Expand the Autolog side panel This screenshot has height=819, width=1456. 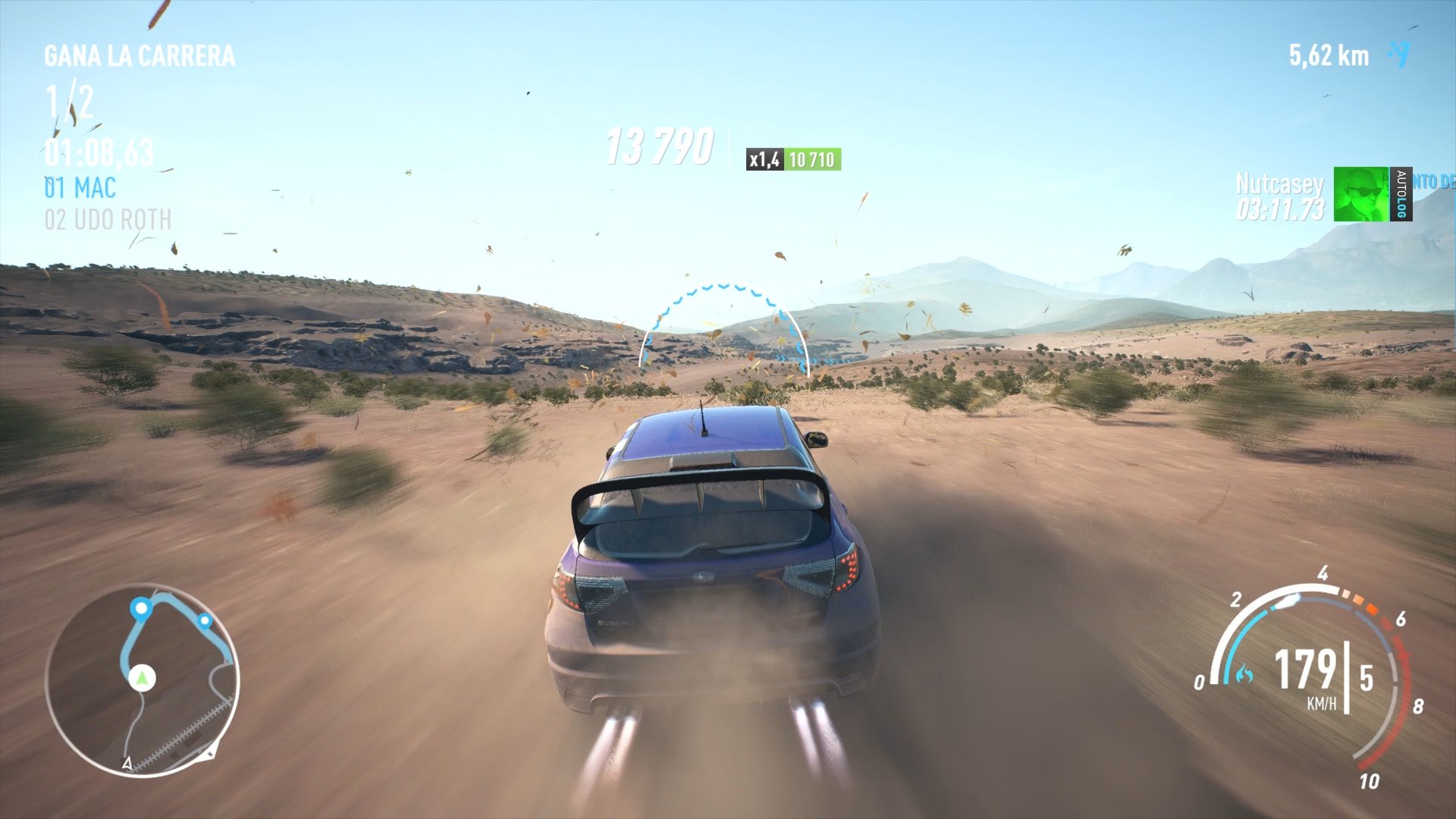tap(1401, 193)
